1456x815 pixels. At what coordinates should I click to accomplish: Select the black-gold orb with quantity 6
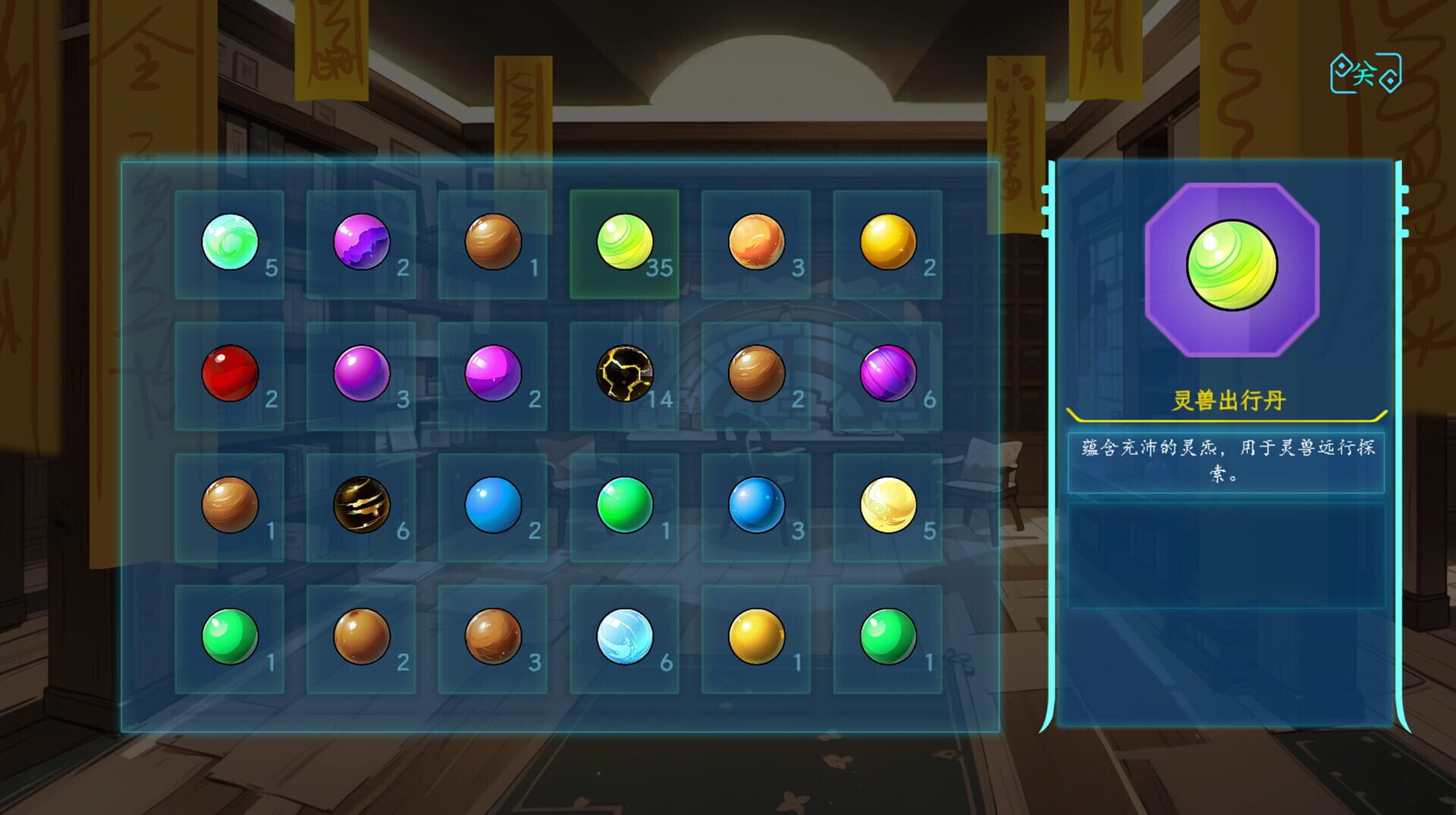(362, 504)
